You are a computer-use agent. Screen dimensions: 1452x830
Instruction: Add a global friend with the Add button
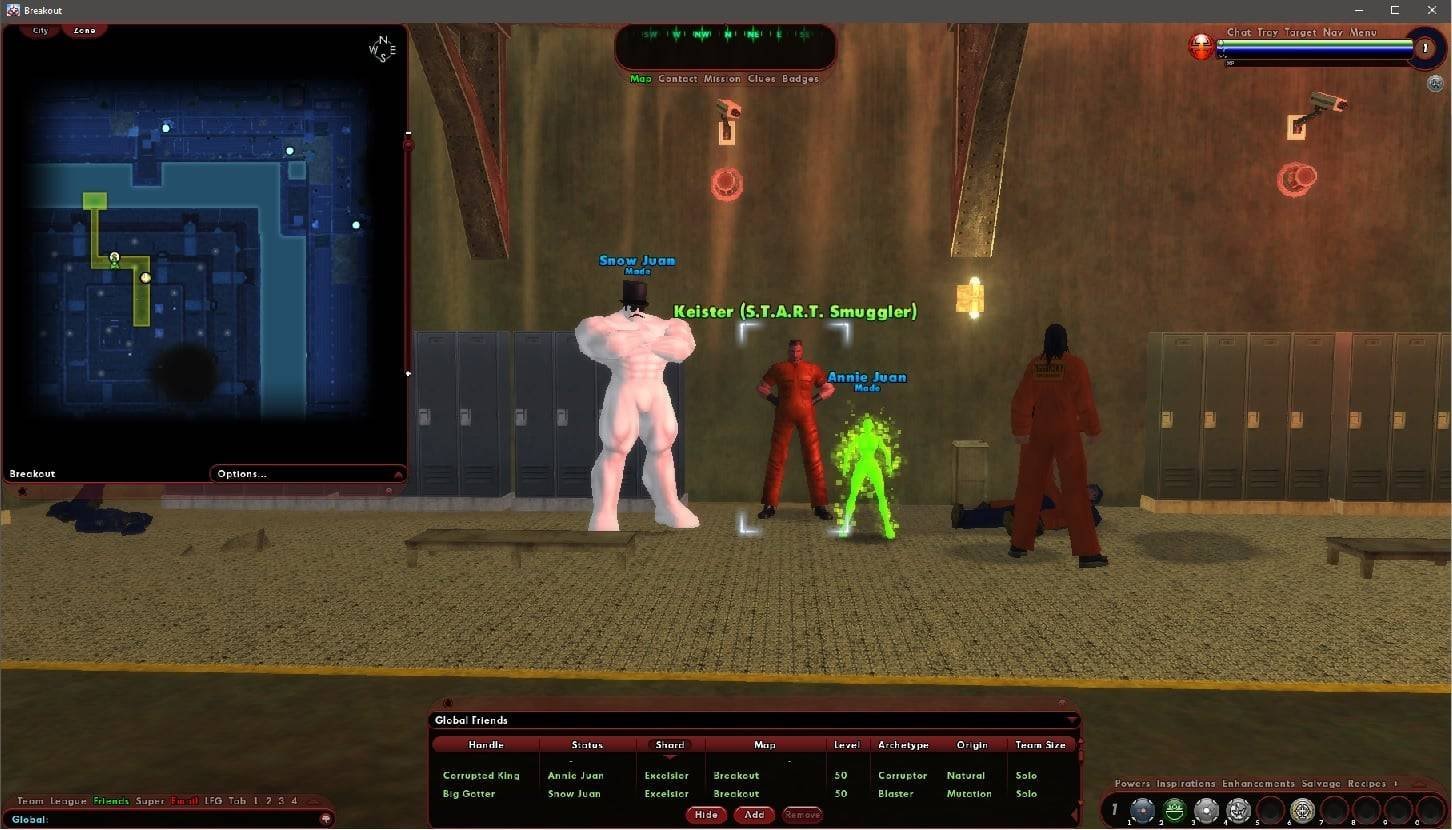click(x=754, y=815)
